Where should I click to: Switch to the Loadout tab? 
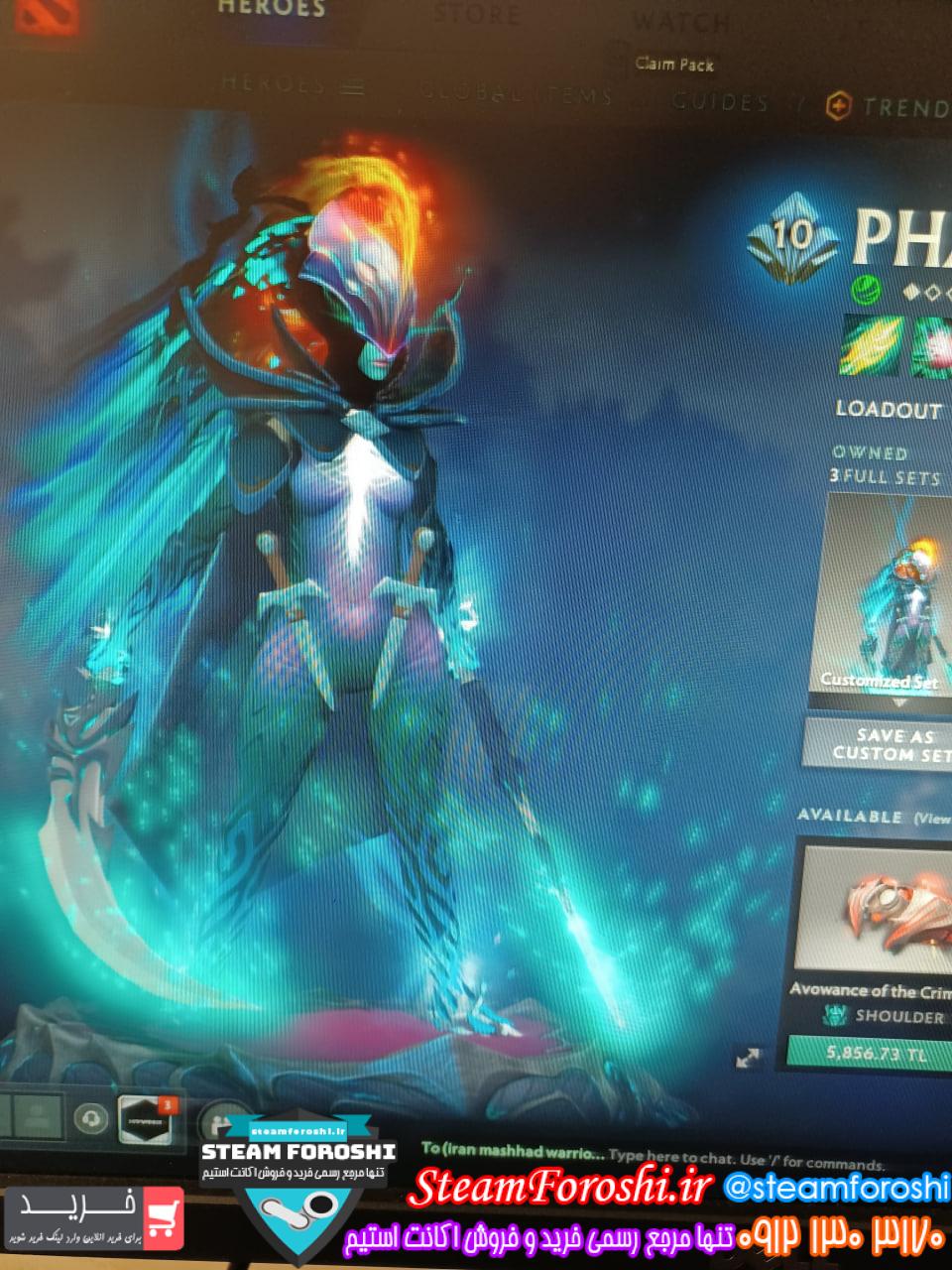888,409
